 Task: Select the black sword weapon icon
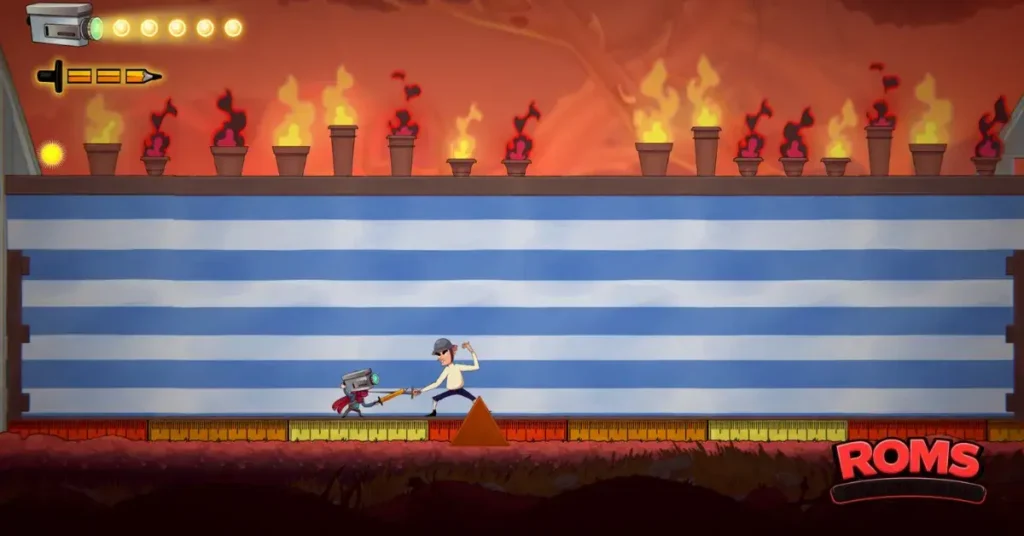tap(98, 76)
